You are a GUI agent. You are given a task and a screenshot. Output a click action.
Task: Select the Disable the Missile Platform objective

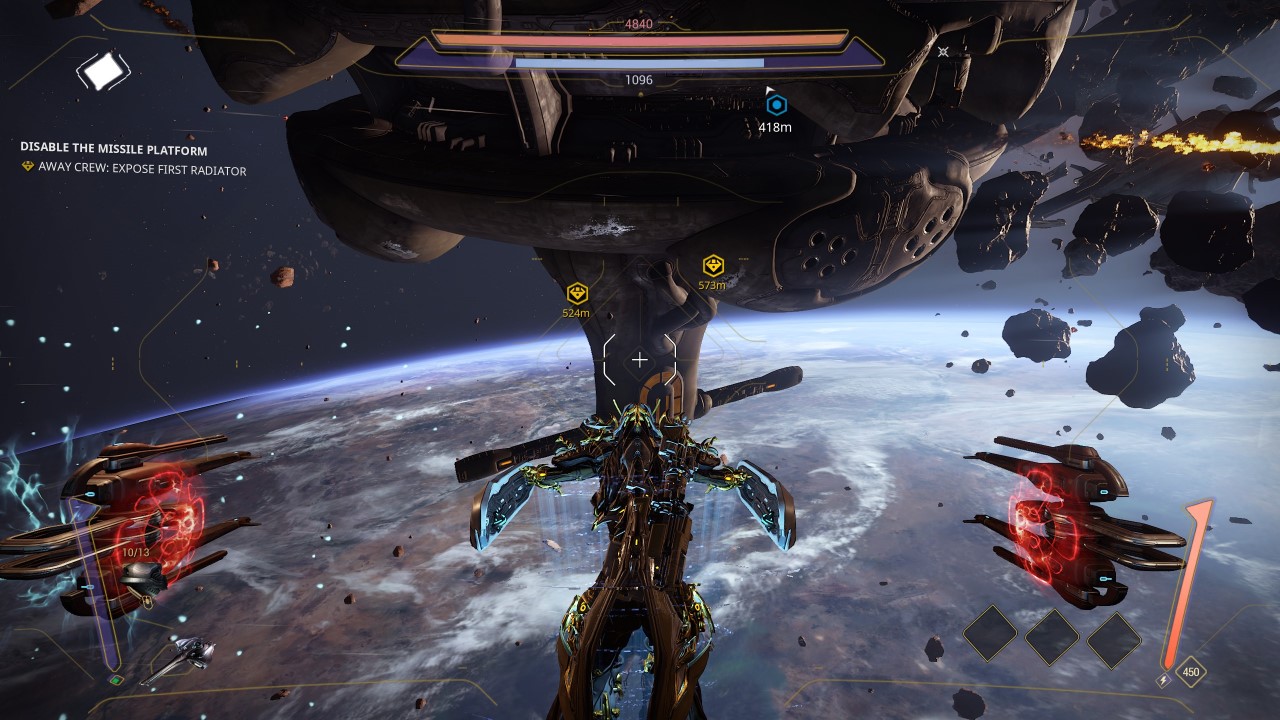point(114,149)
